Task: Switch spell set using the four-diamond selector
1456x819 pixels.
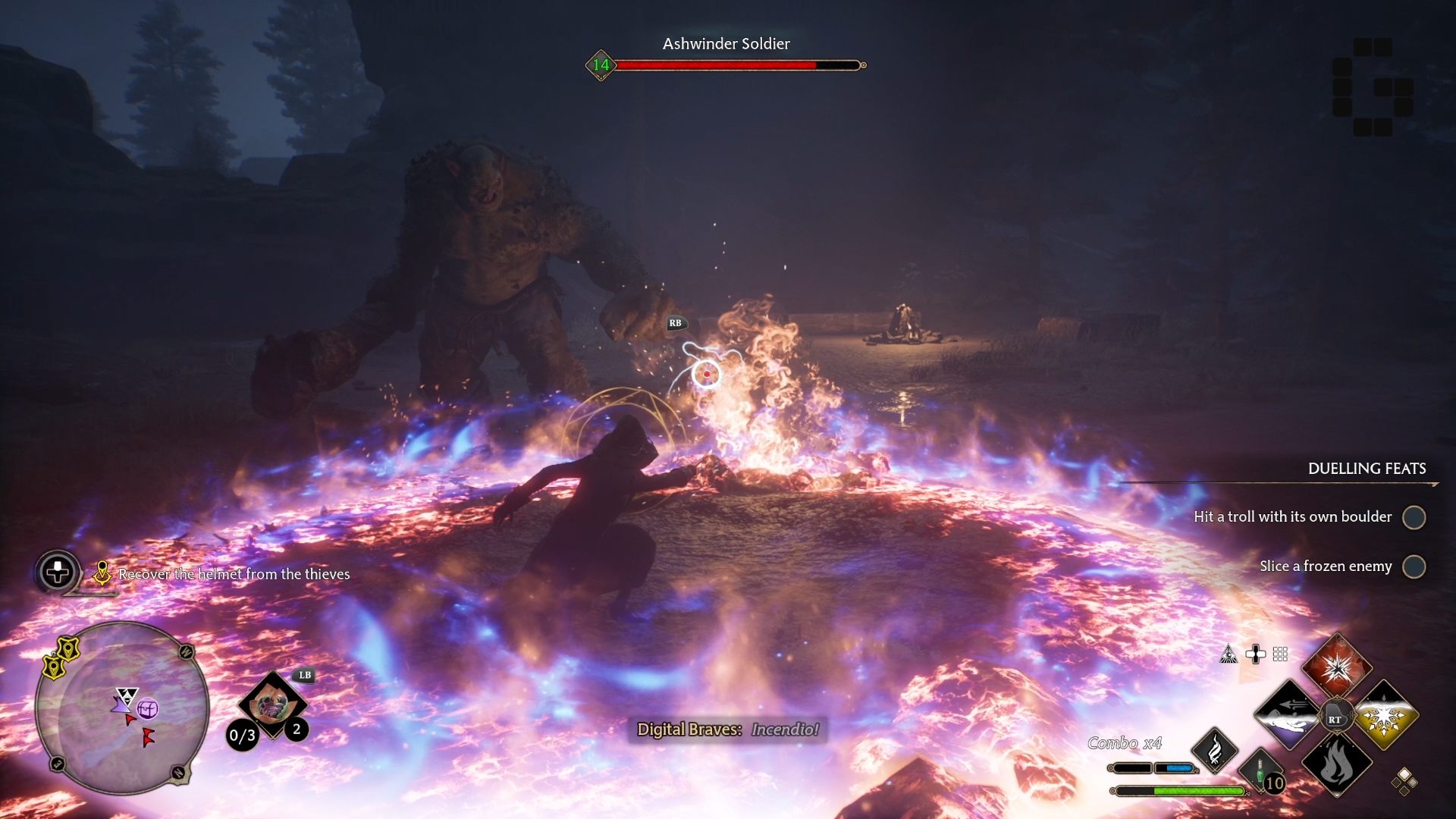Action: click(1404, 780)
